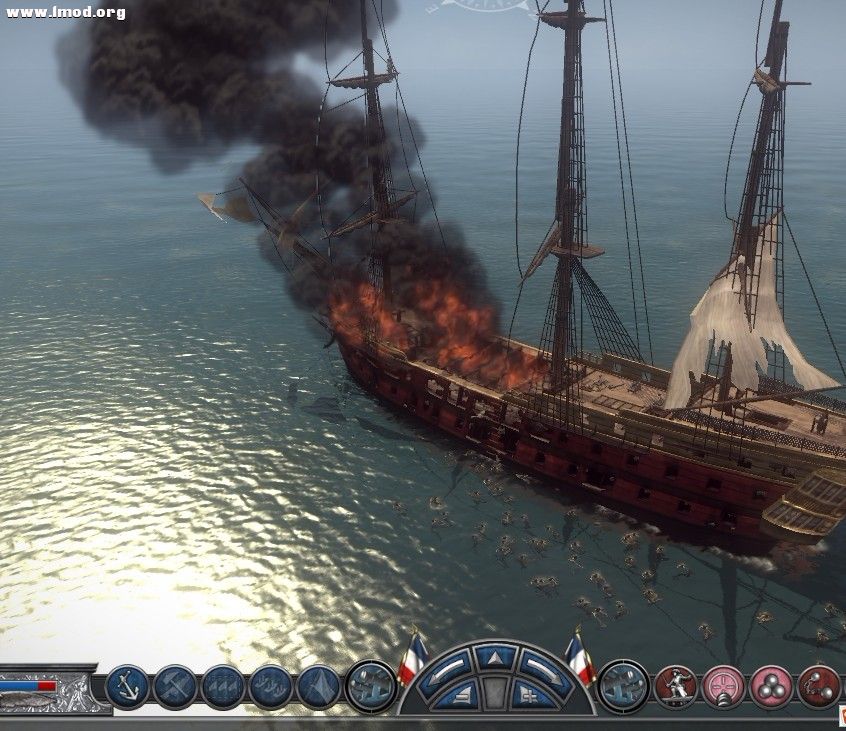Click the forward arrow steering button

coord(496,658)
